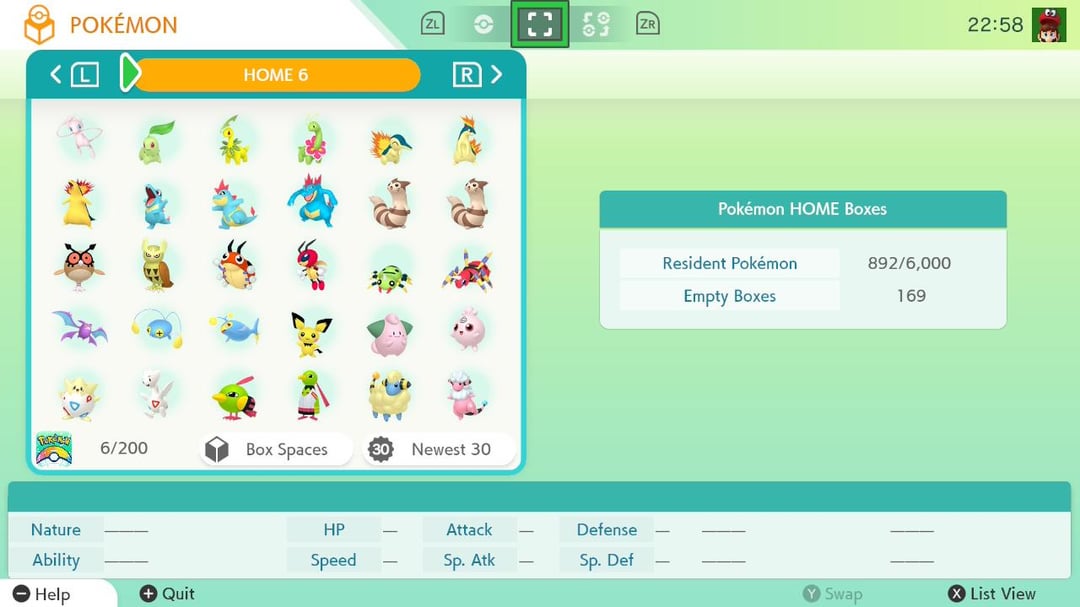Viewport: 1080px width, 607px height.
Task: Pick Totodile from the box
Action: 157,203
